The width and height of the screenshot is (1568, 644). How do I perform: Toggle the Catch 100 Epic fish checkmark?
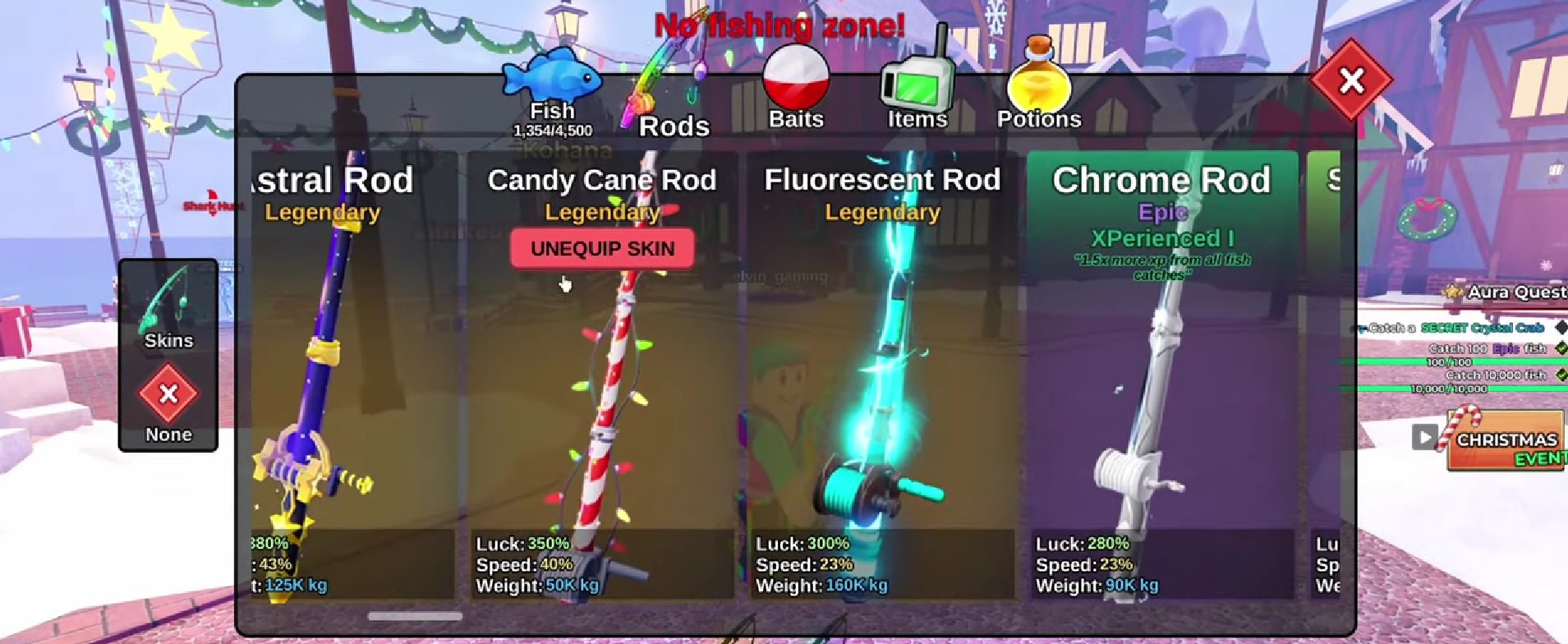[x=1561, y=348]
